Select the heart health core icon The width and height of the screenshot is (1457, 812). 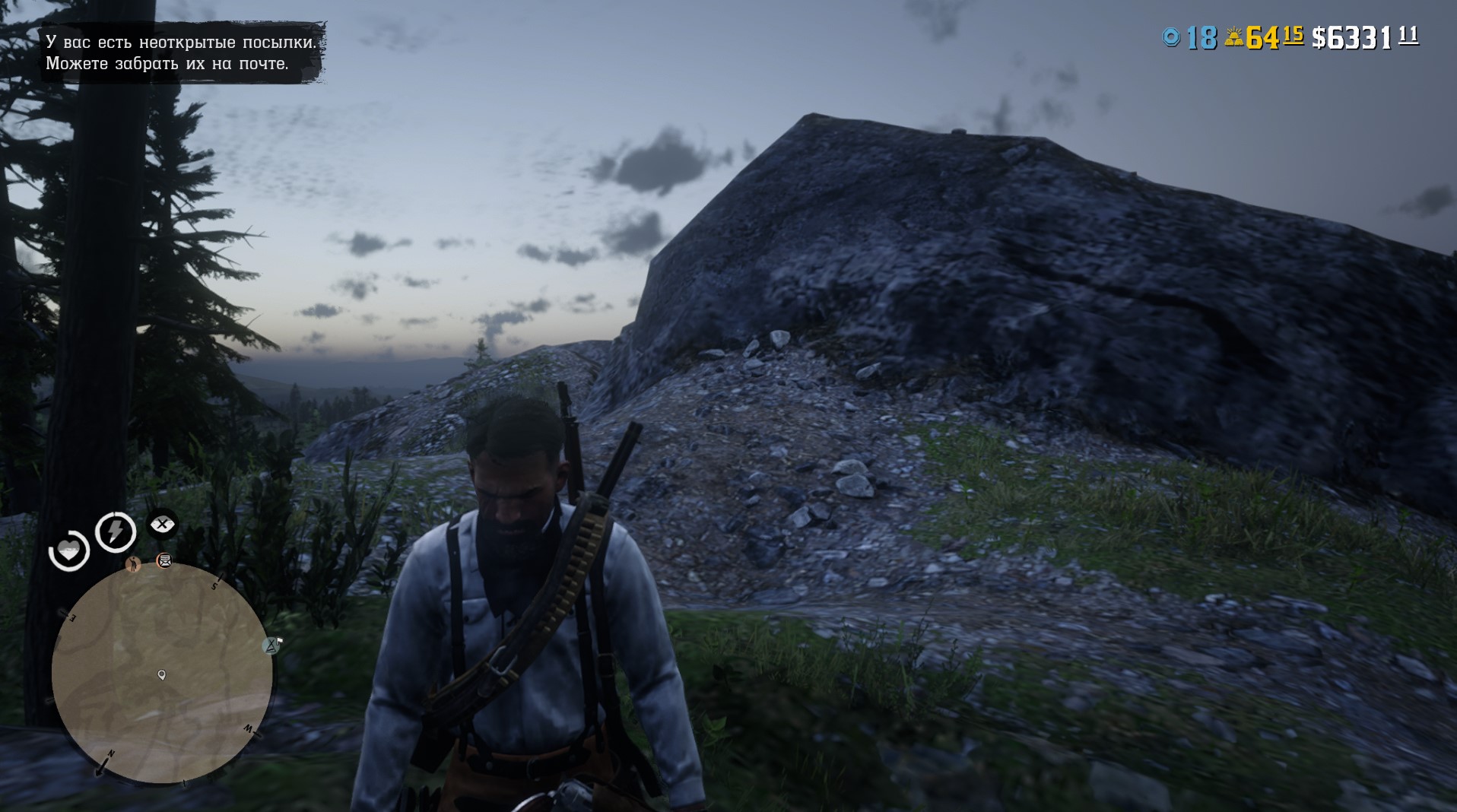point(69,550)
